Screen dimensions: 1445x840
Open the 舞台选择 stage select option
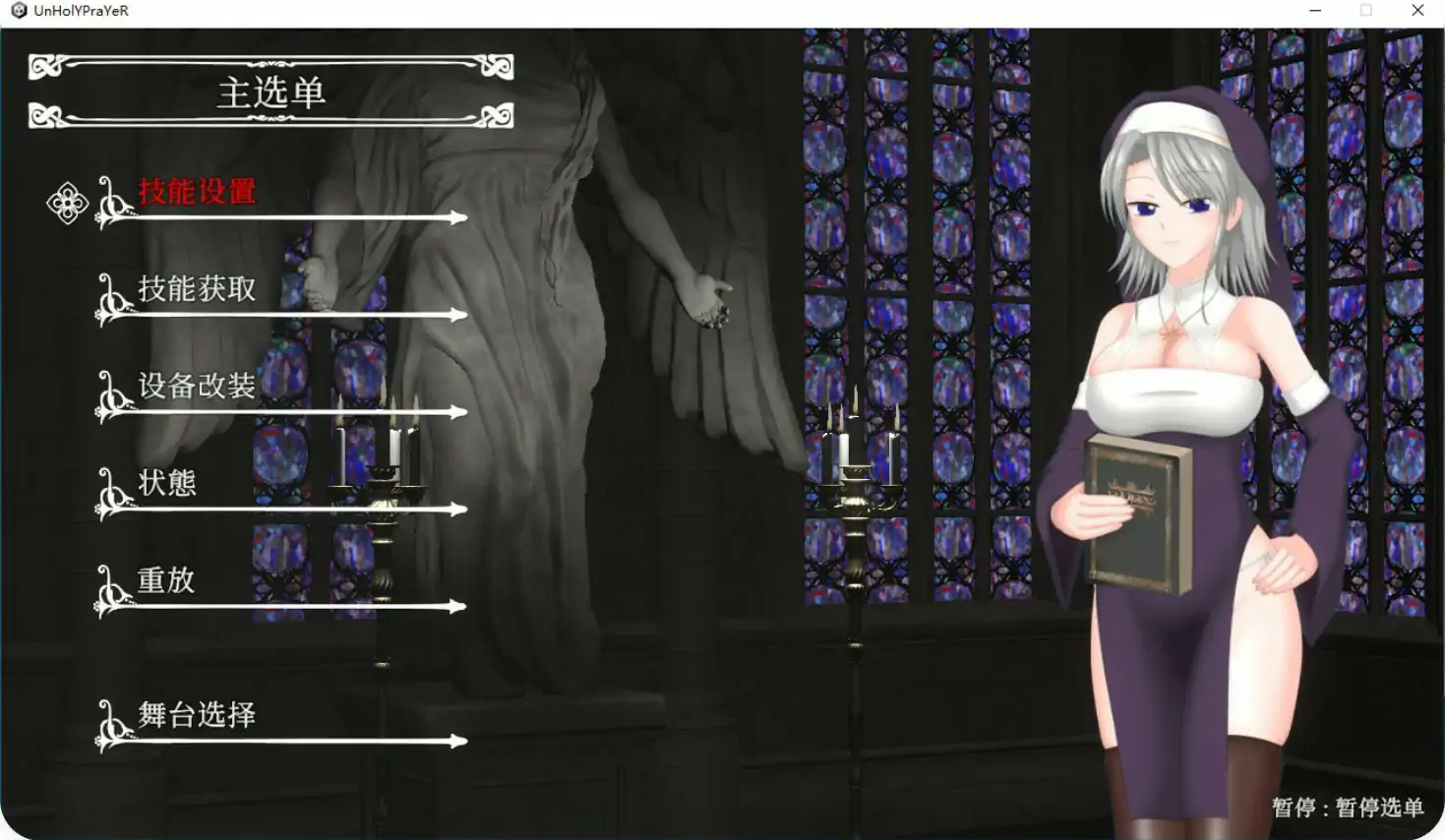point(196,715)
